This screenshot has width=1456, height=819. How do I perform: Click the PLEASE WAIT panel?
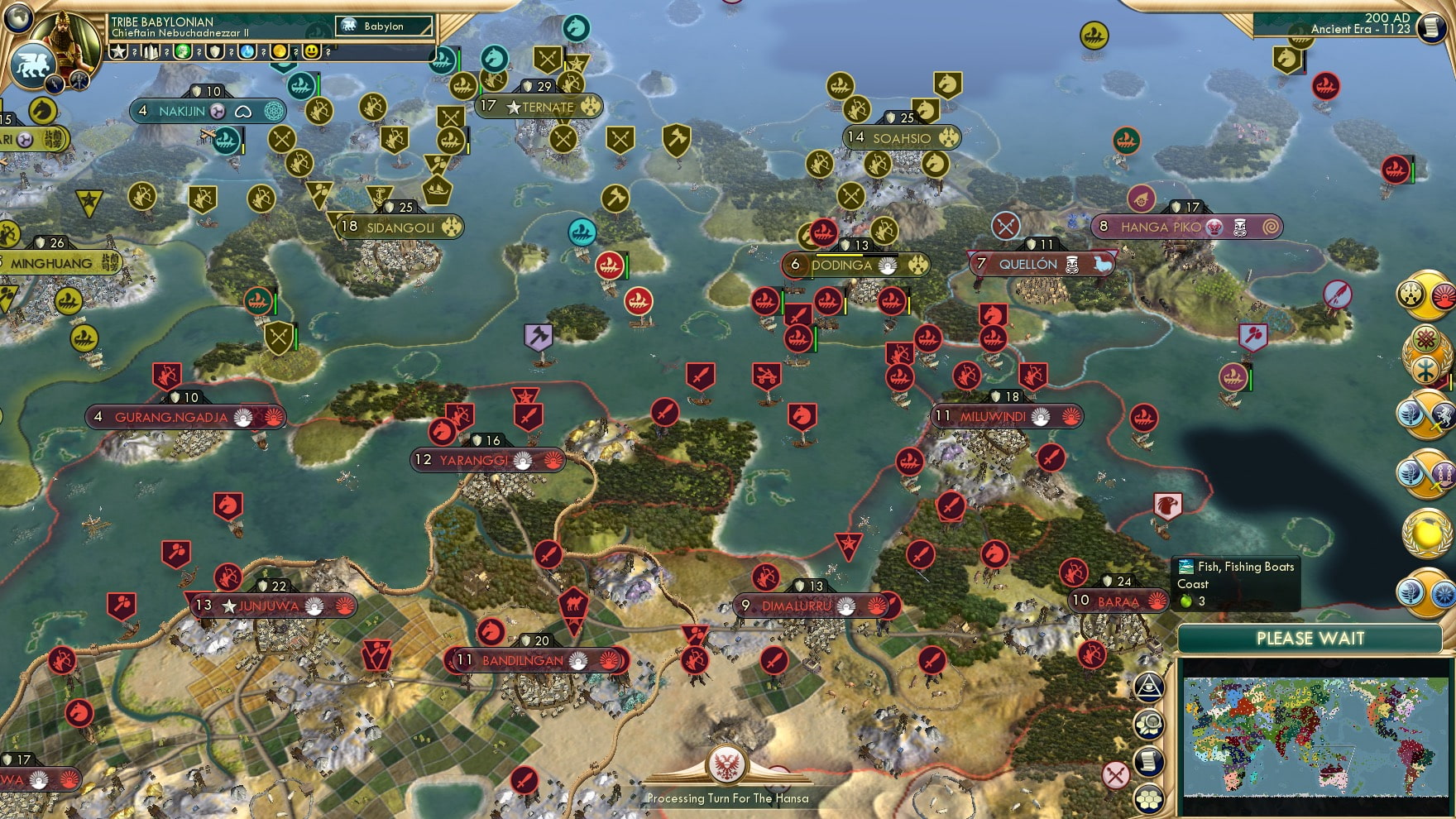point(1310,639)
